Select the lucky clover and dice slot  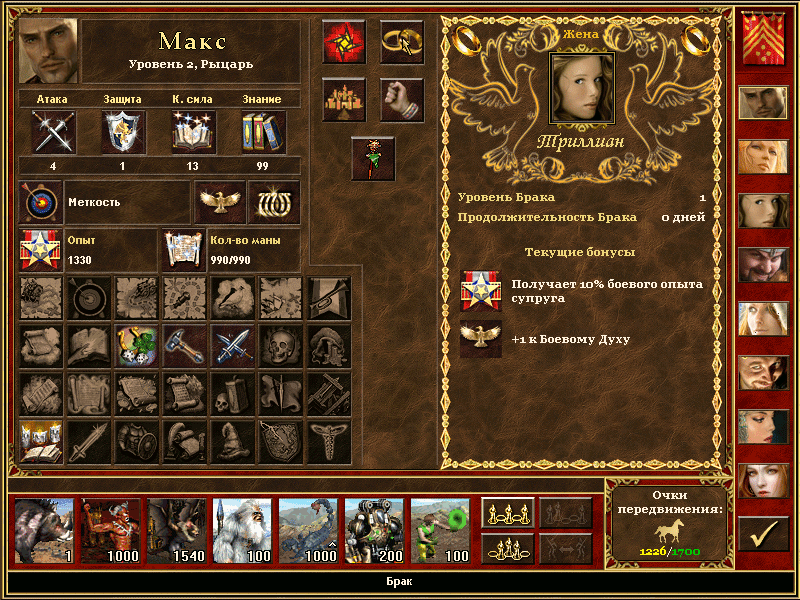tap(137, 345)
